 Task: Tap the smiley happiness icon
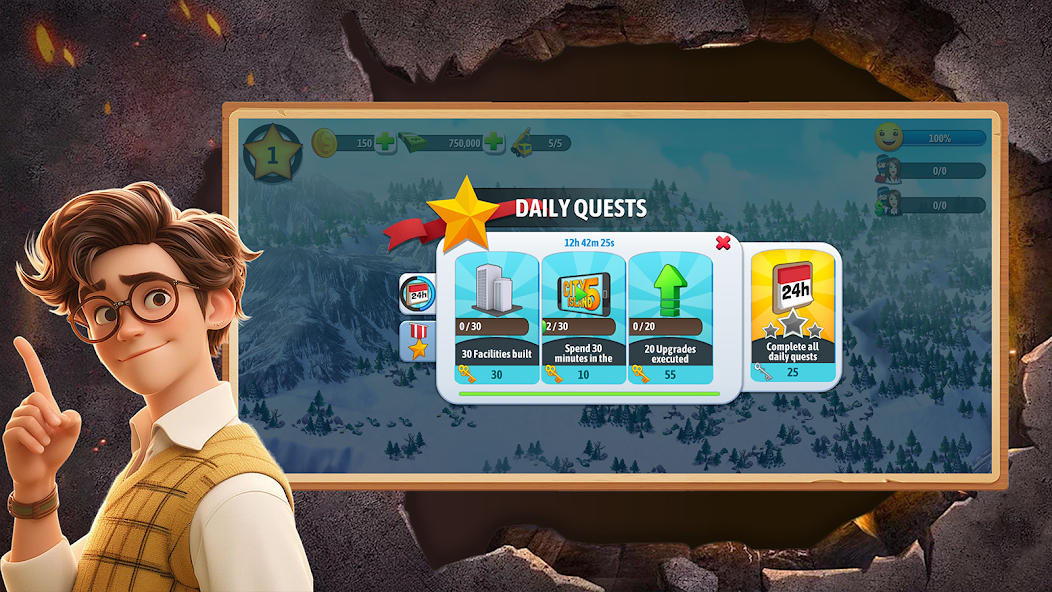tap(889, 138)
